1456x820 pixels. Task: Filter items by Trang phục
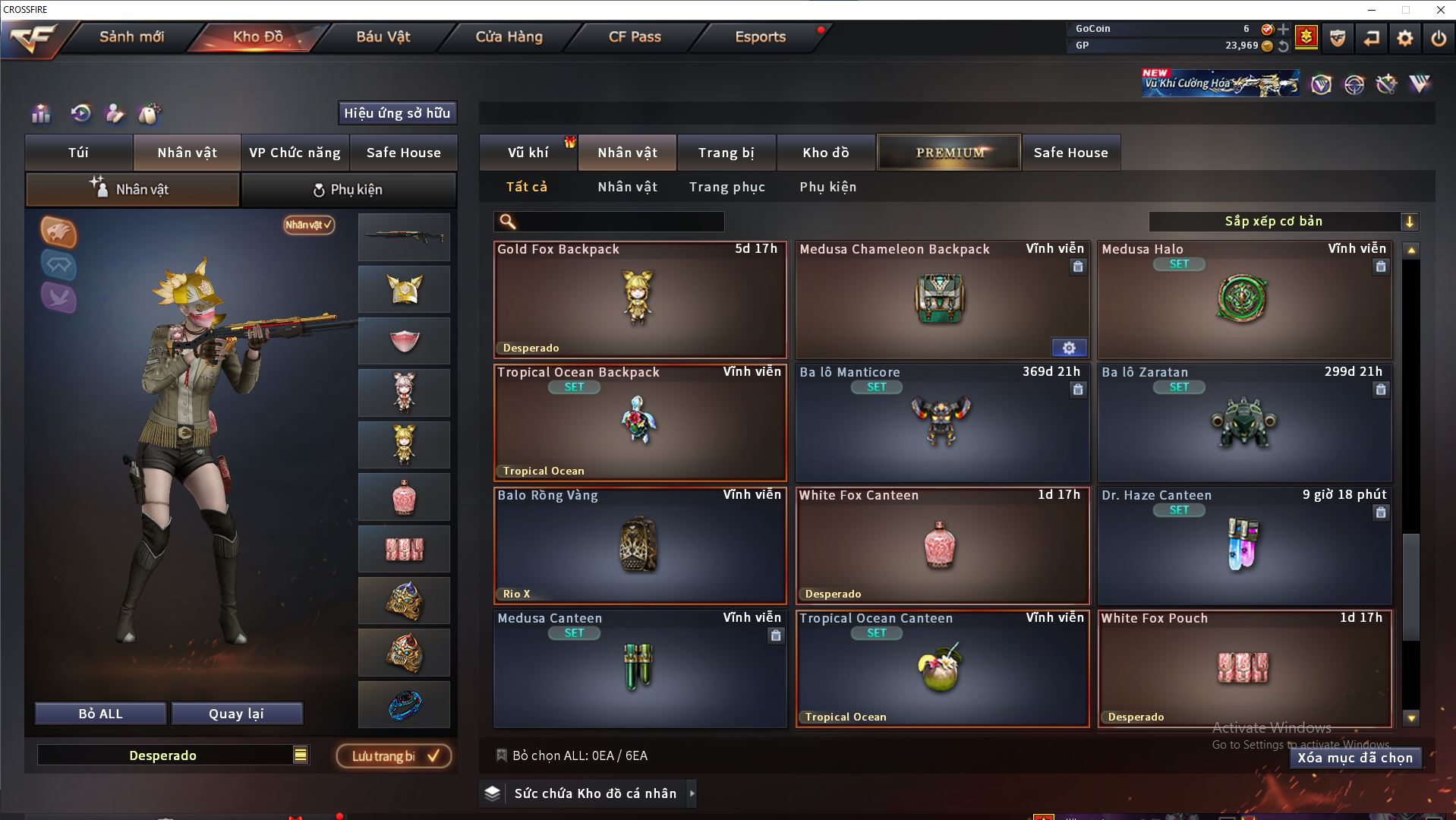tap(726, 187)
